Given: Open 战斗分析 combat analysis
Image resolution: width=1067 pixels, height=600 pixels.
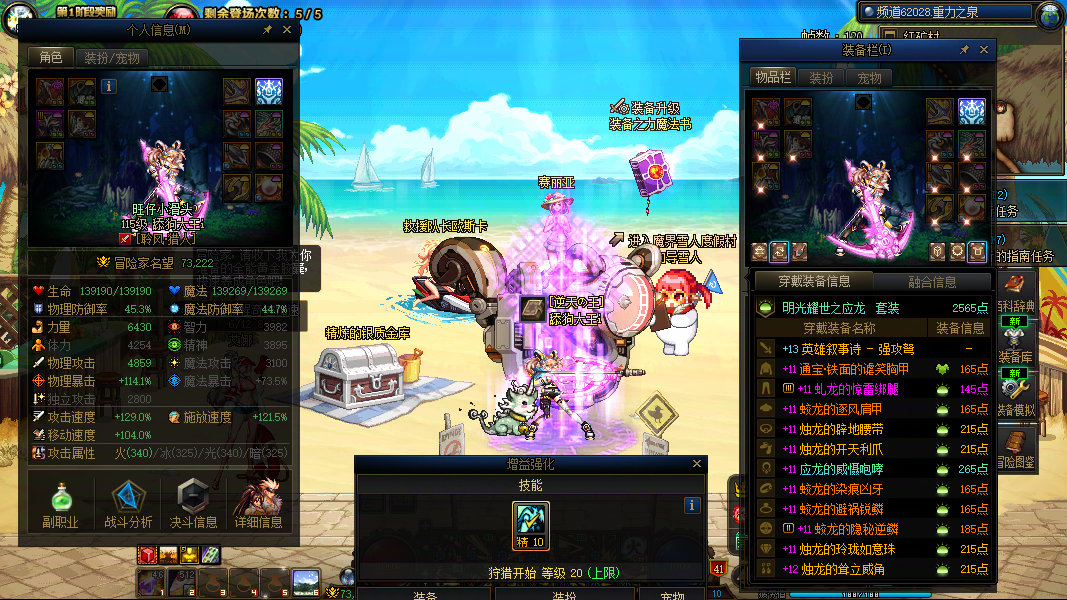Looking at the screenshot, I should point(128,504).
